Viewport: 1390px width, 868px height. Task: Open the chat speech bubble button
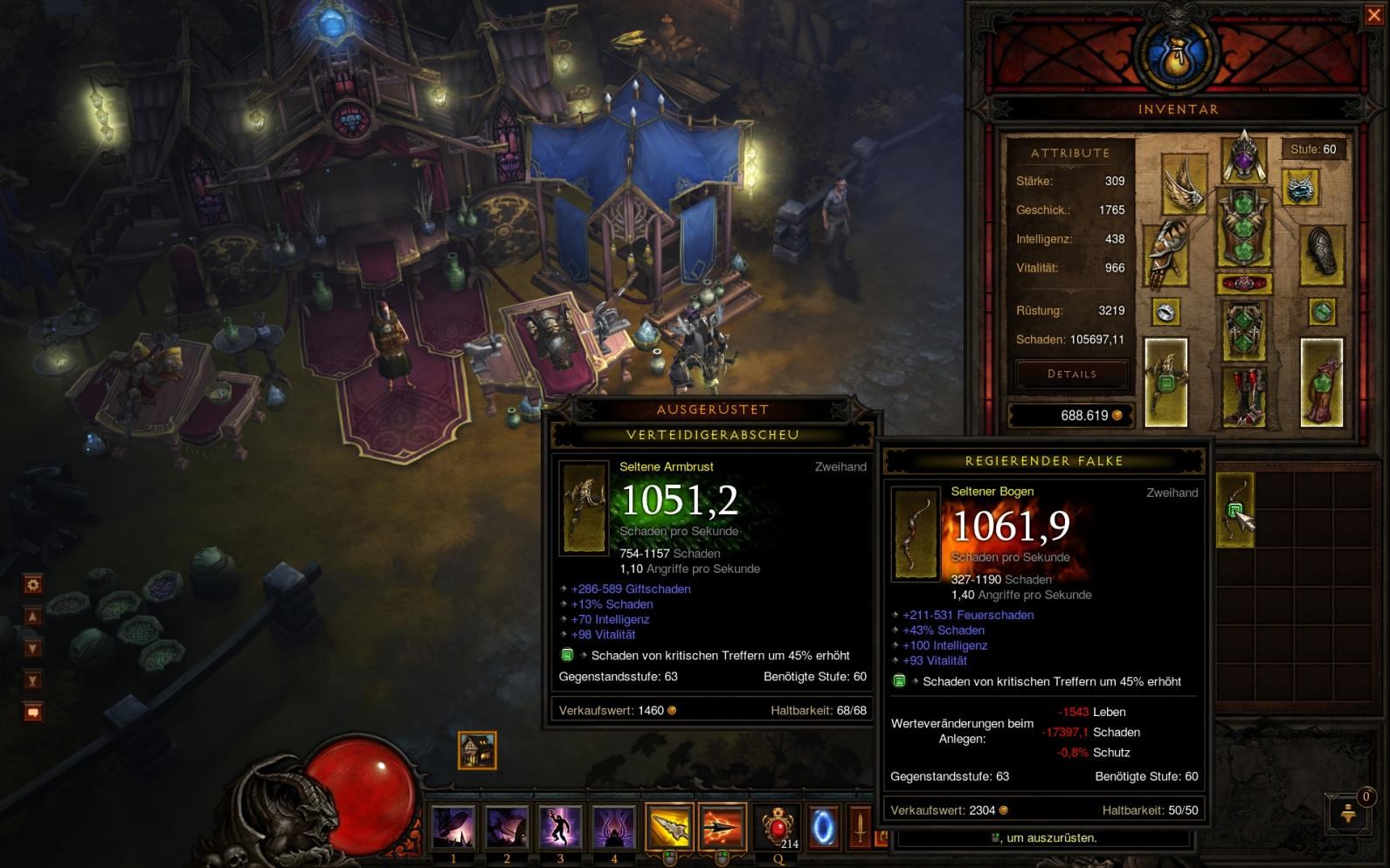[x=33, y=713]
